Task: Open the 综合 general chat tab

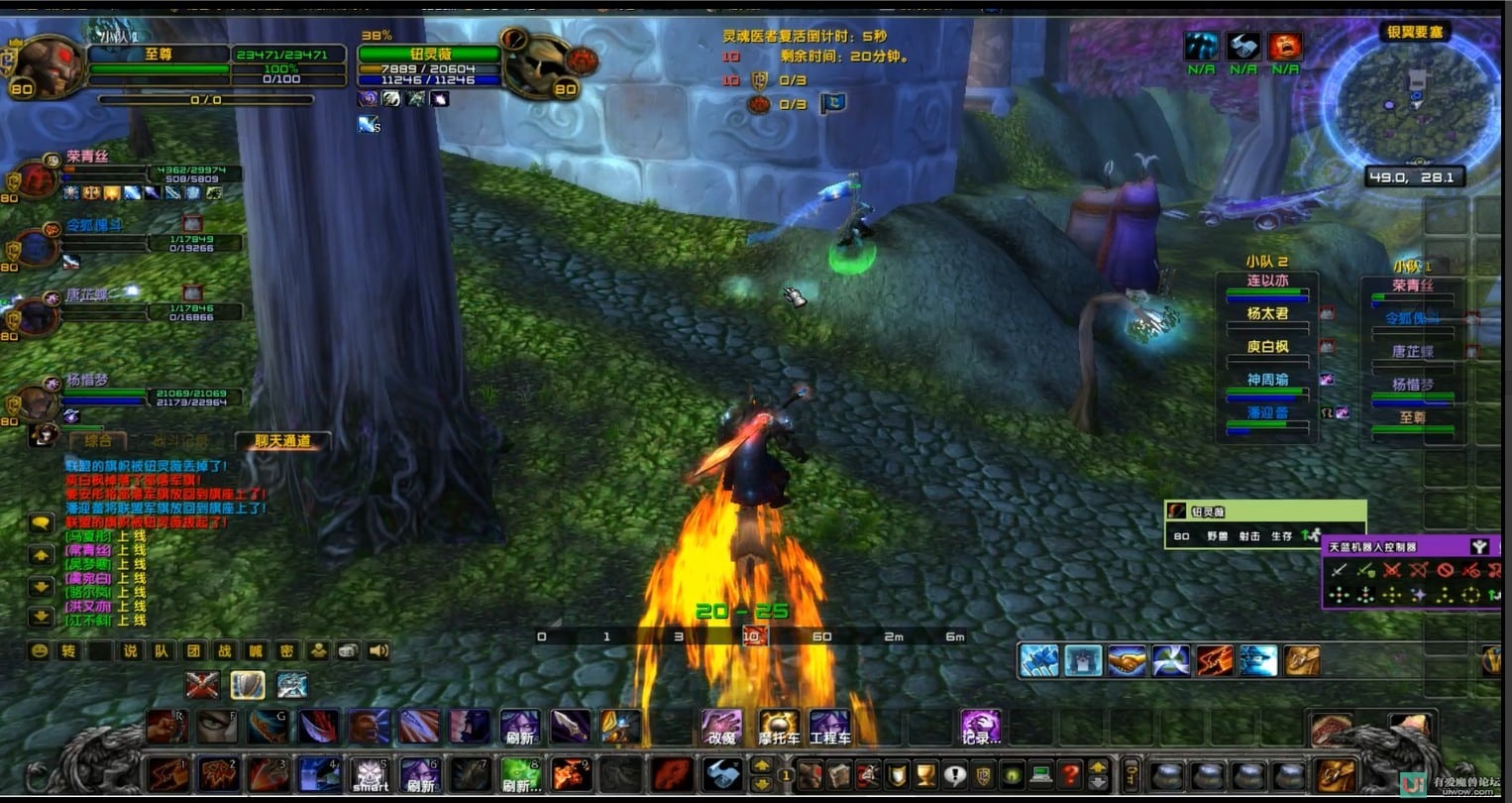Action: click(98, 441)
